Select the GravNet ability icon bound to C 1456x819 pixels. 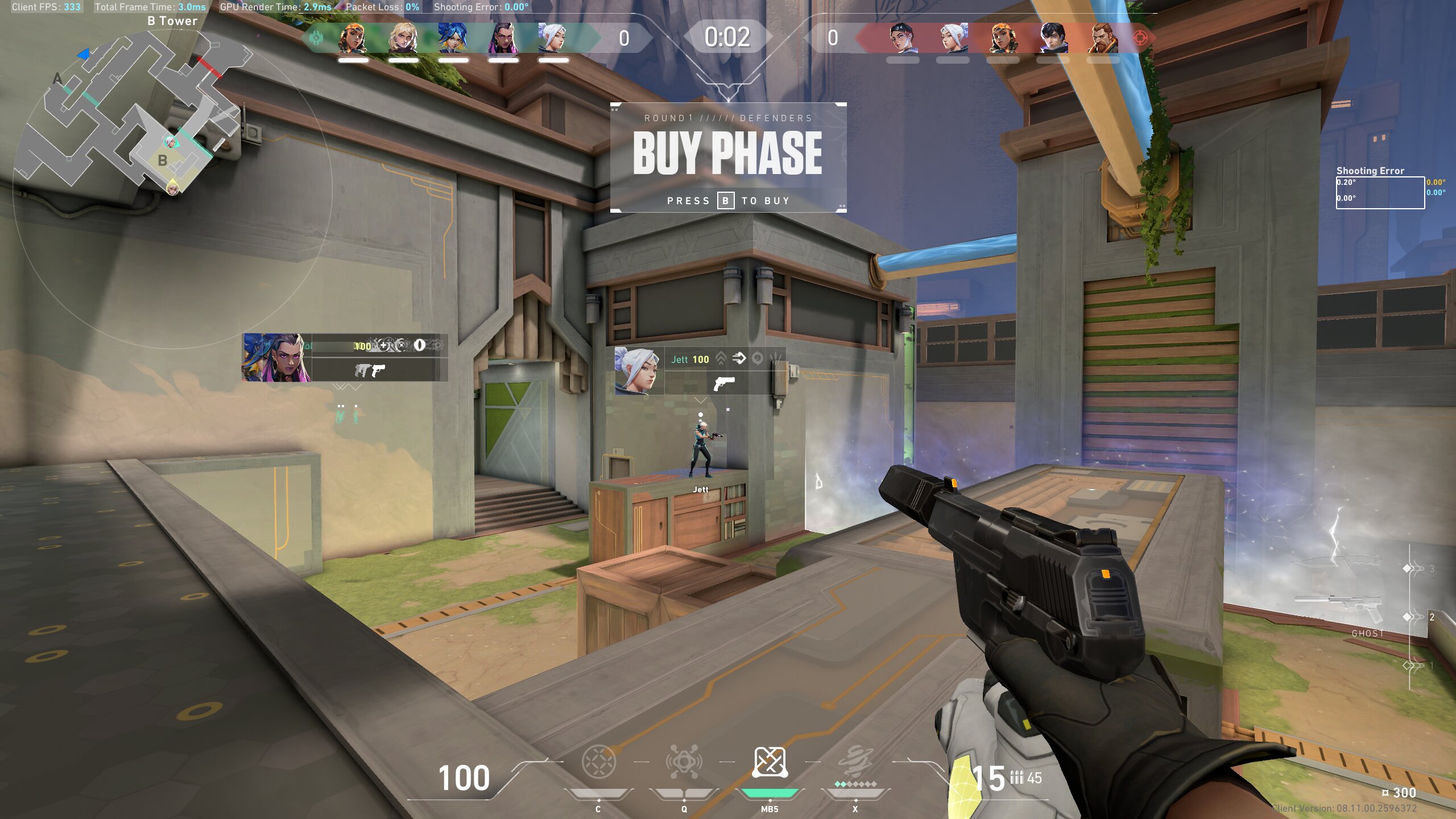pos(598,762)
